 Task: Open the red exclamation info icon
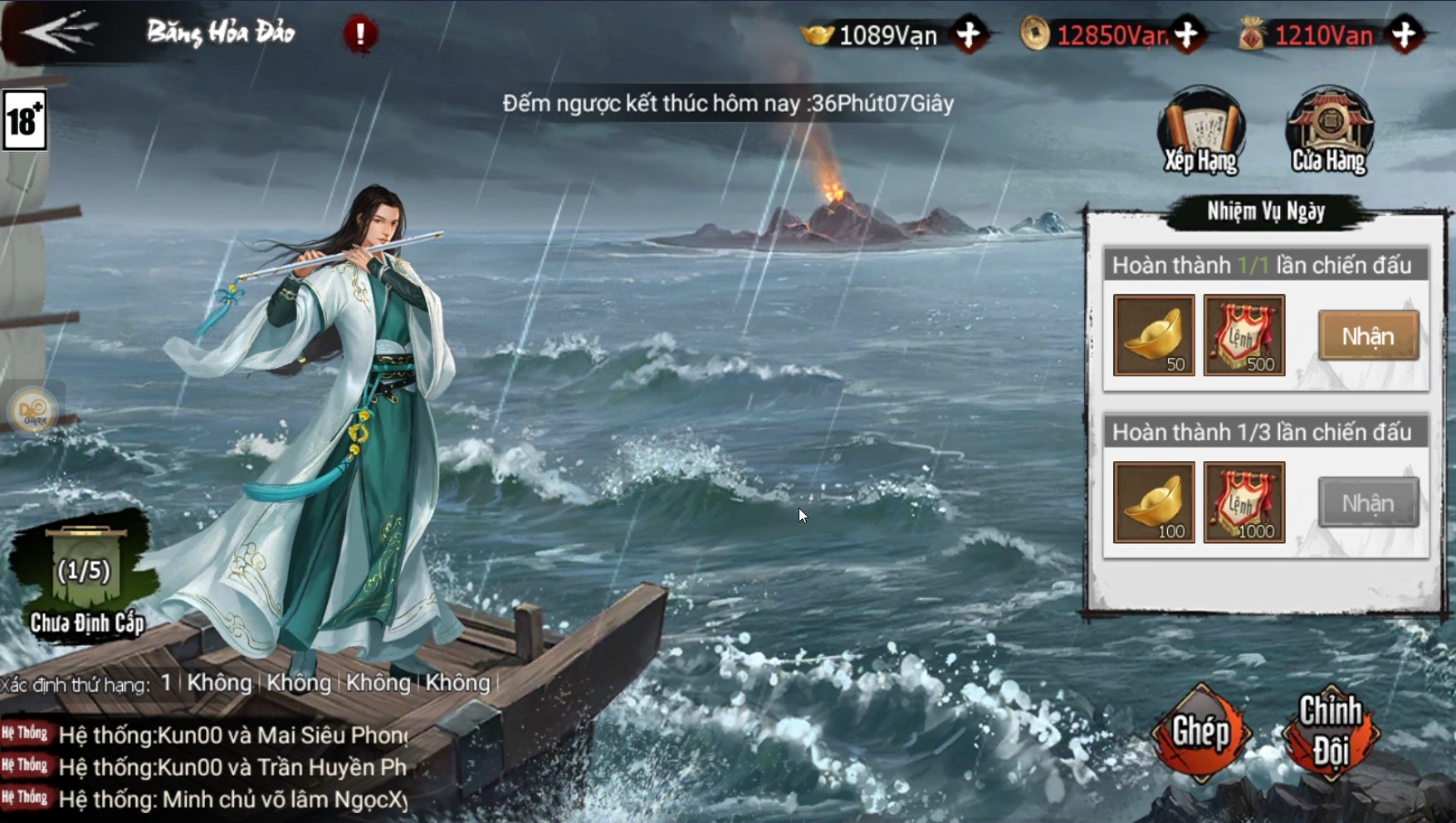point(360,34)
